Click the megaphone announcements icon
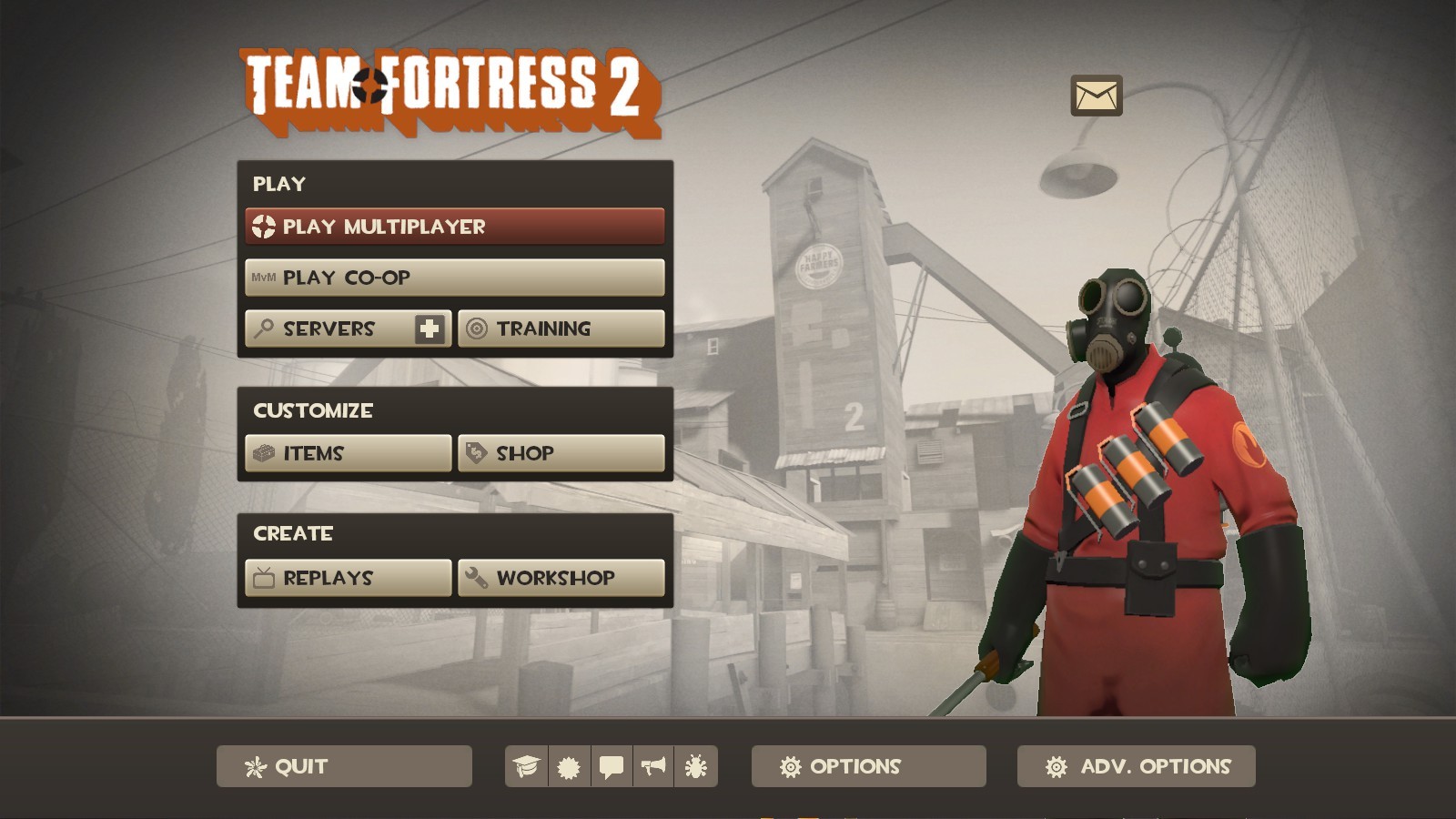 pyautogui.click(x=653, y=766)
